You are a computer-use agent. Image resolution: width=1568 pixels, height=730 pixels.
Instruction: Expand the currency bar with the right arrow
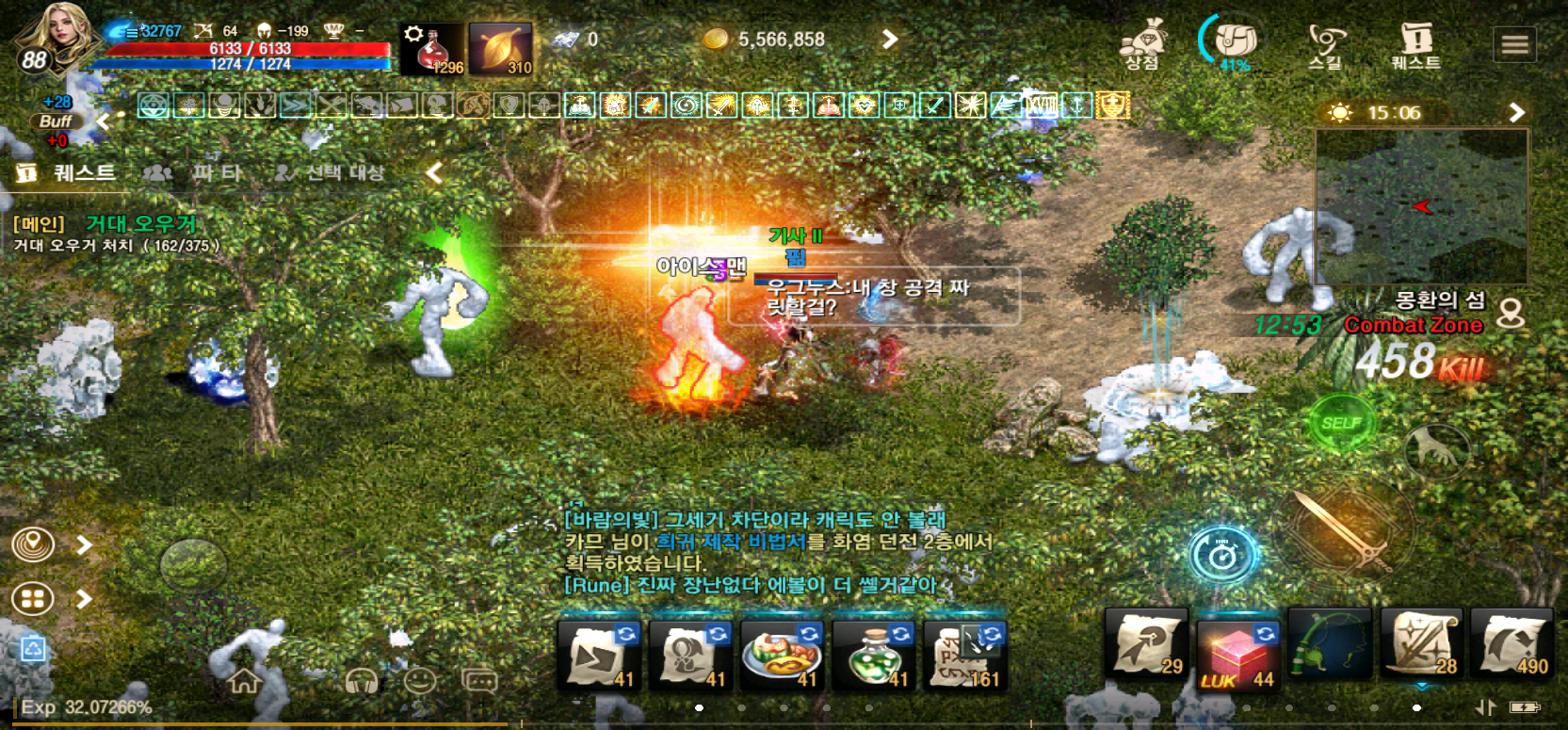click(889, 40)
